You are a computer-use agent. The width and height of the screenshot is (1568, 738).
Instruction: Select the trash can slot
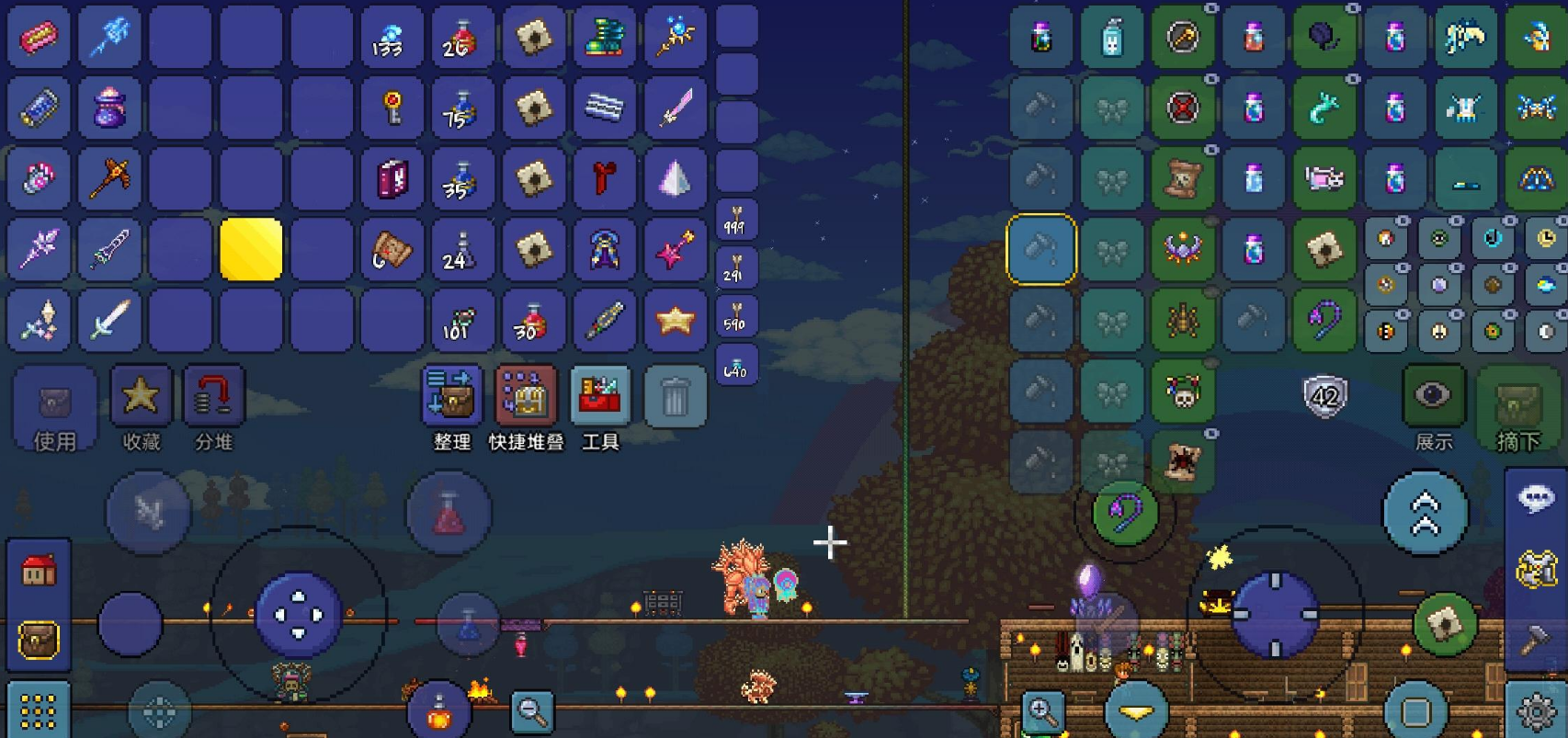[675, 397]
